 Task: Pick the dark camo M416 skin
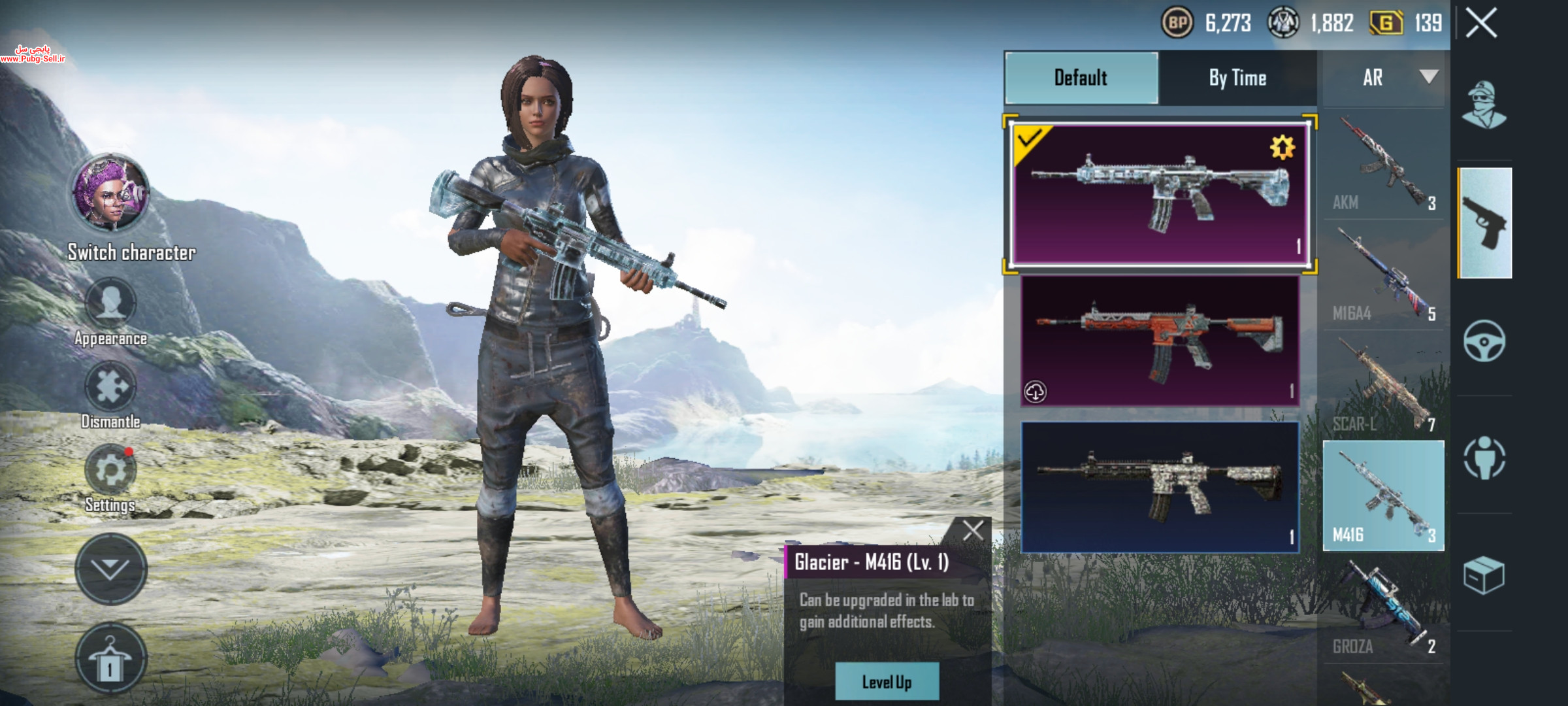coord(1160,488)
